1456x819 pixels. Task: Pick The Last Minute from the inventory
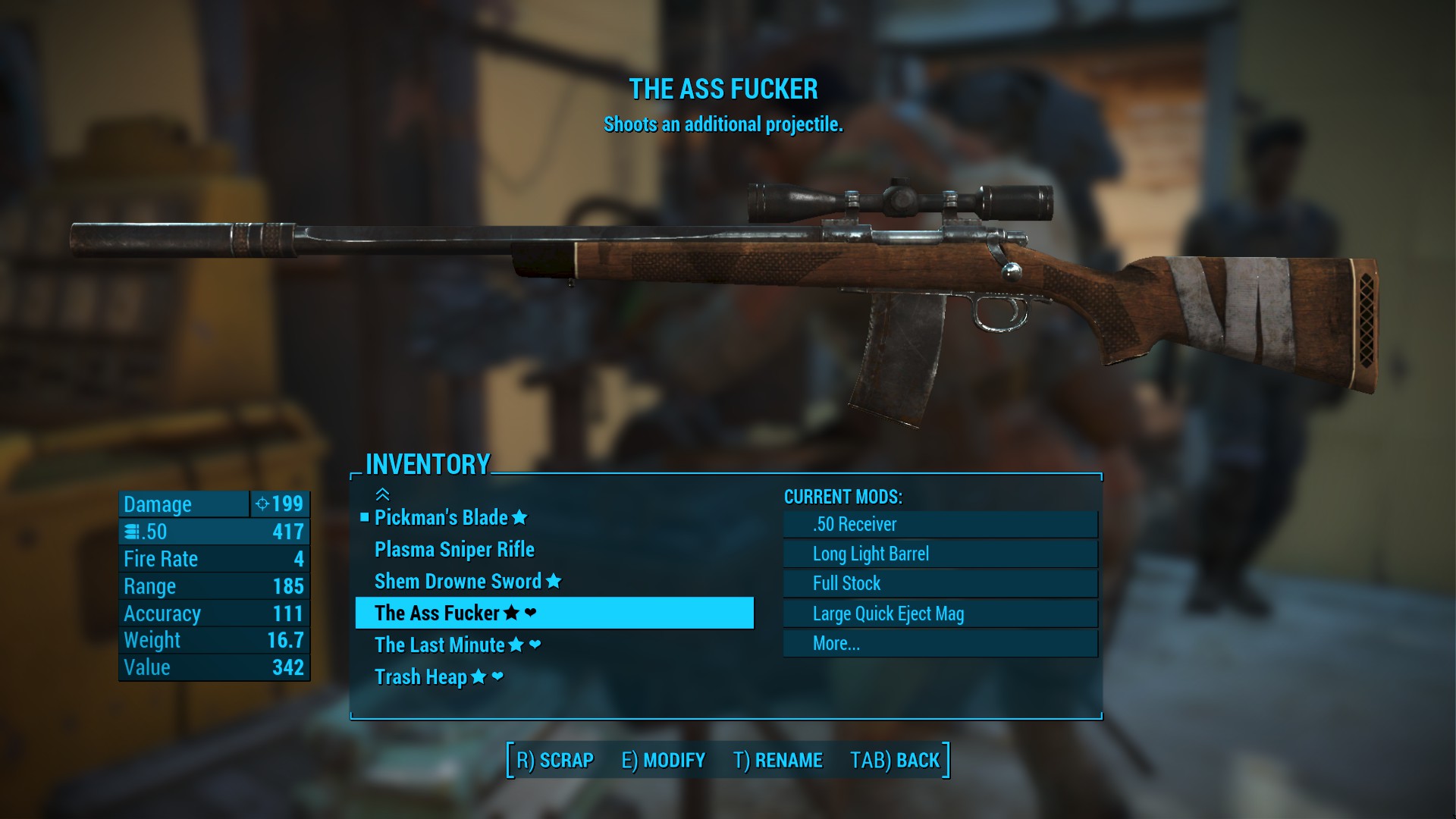[440, 645]
